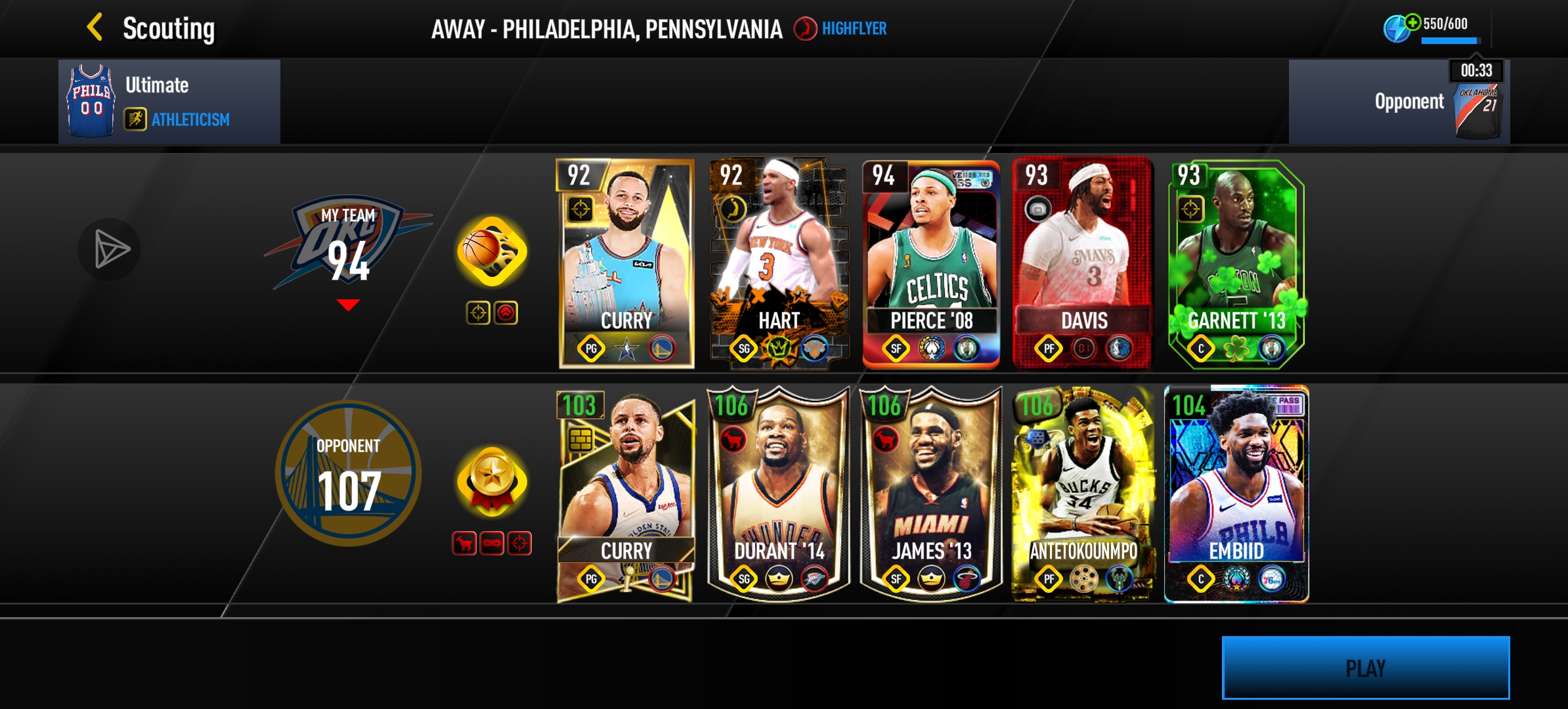Start the match with the PLAY button
The height and width of the screenshot is (709, 1568).
[x=1365, y=668]
